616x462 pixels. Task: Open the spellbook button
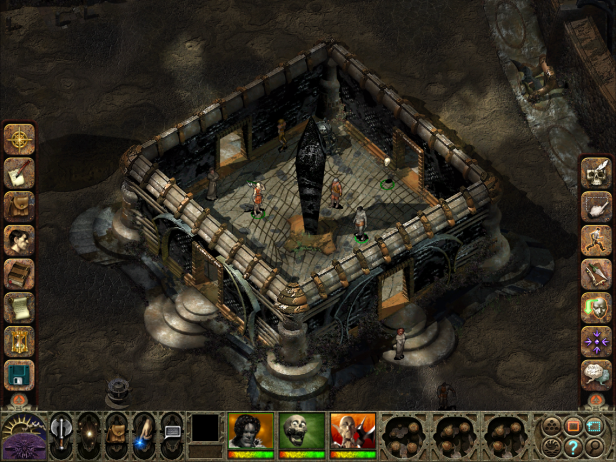19,273
